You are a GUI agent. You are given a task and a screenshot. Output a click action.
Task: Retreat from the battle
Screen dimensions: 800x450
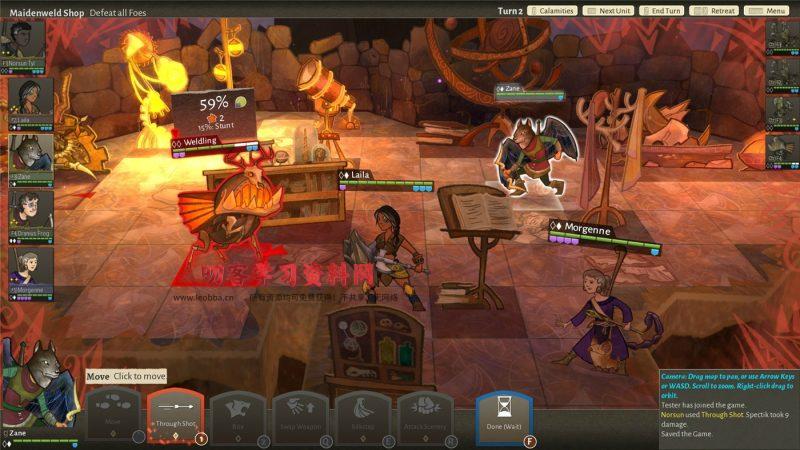(x=722, y=11)
